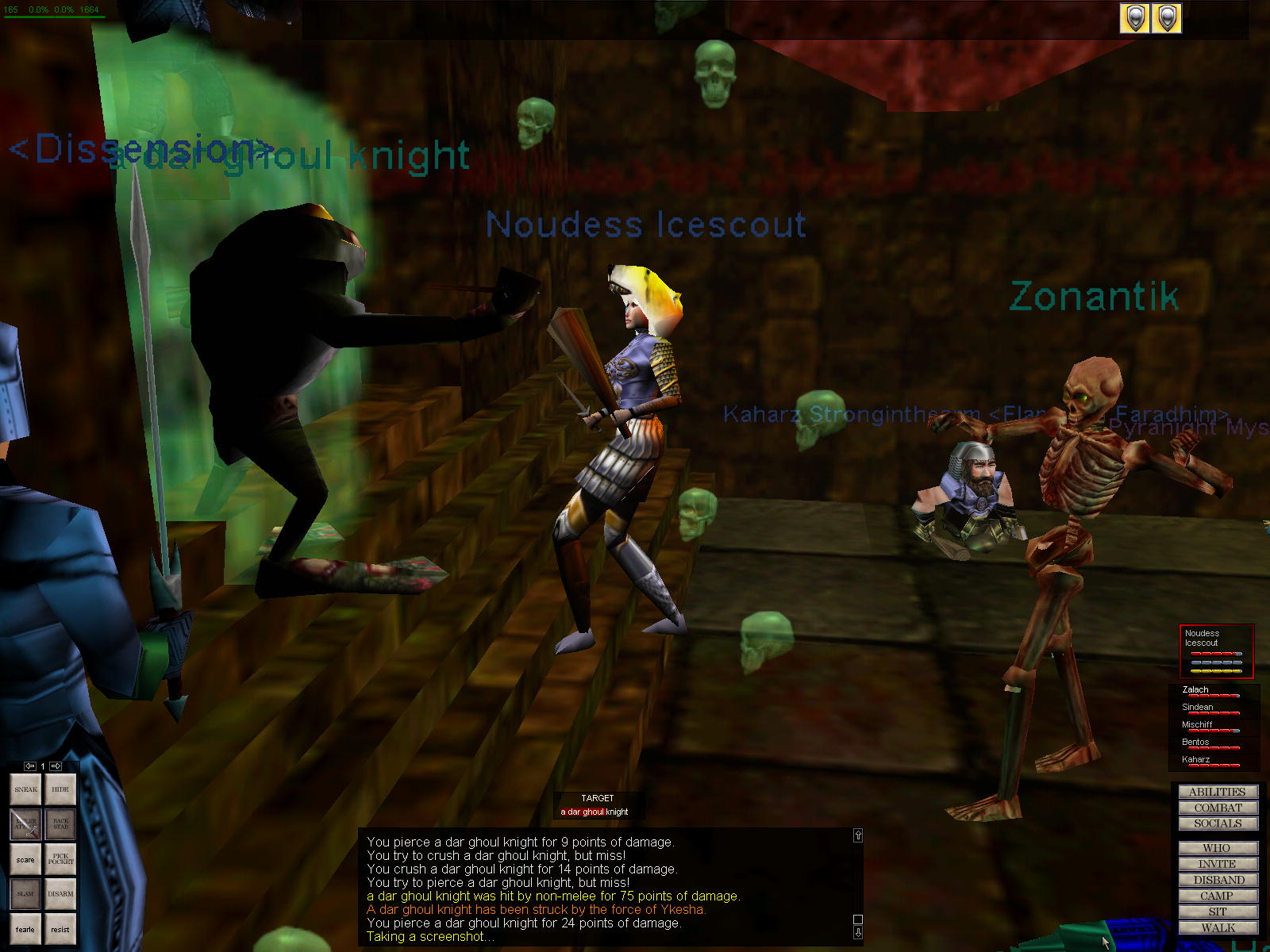
Task: Activate the Sneak hotbar button
Action: [x=25, y=789]
